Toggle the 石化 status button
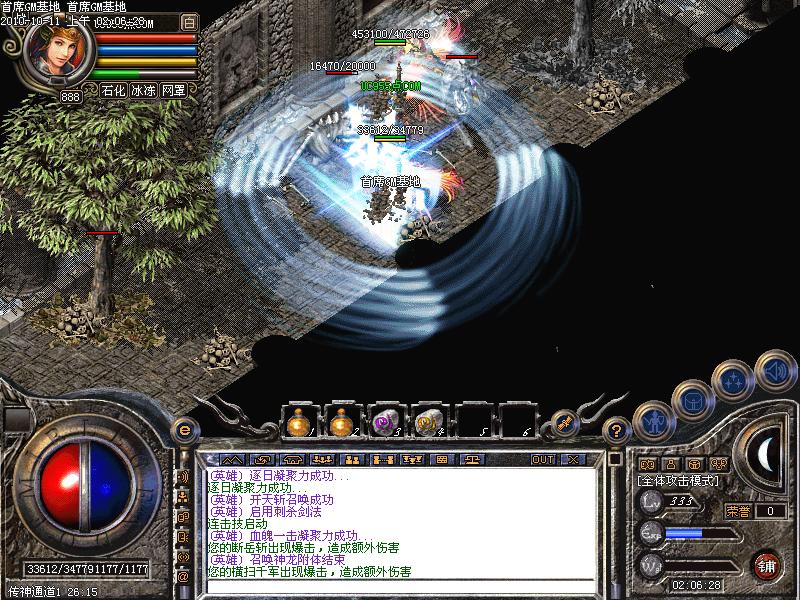This screenshot has height=600, width=800. click(x=113, y=90)
